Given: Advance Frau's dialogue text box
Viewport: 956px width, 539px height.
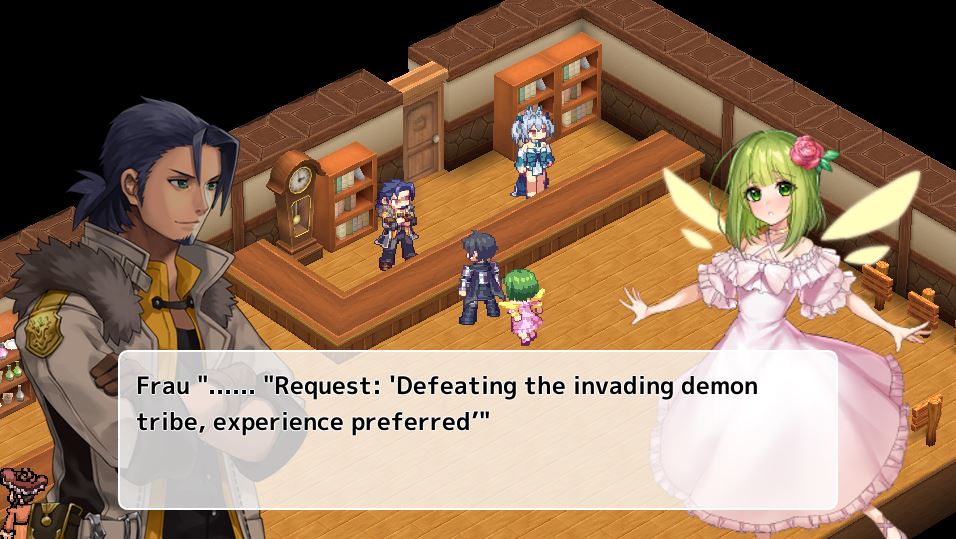Looking at the screenshot, I should pos(477,430).
